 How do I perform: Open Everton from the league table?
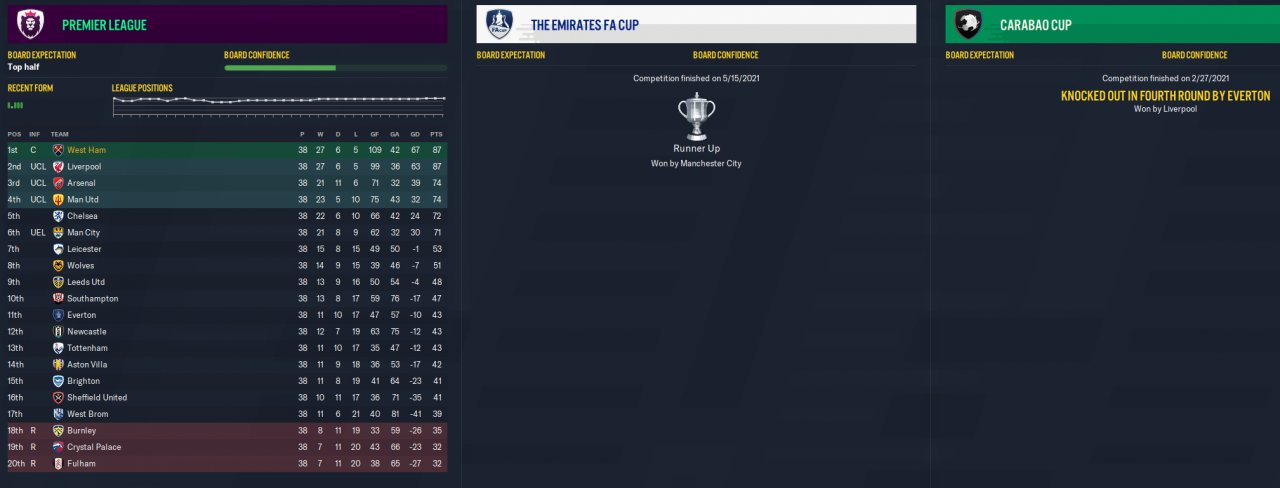point(82,315)
